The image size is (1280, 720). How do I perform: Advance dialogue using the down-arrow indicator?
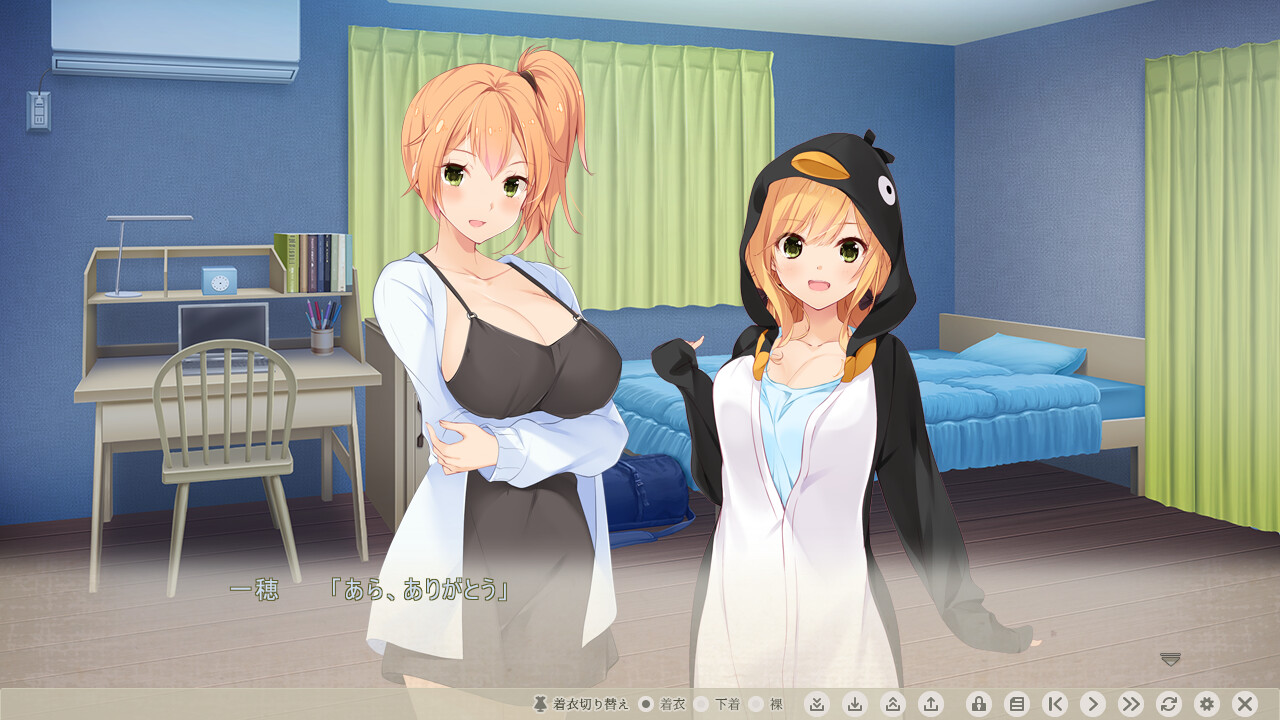pyautogui.click(x=1171, y=658)
